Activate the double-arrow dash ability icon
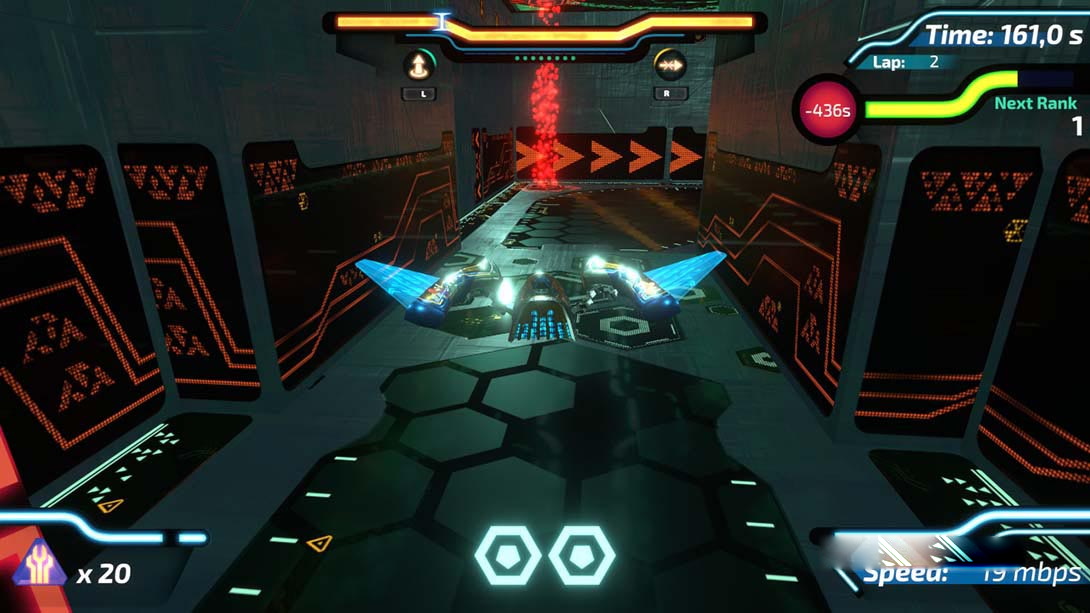Viewport: 1090px width, 613px height. coord(669,66)
